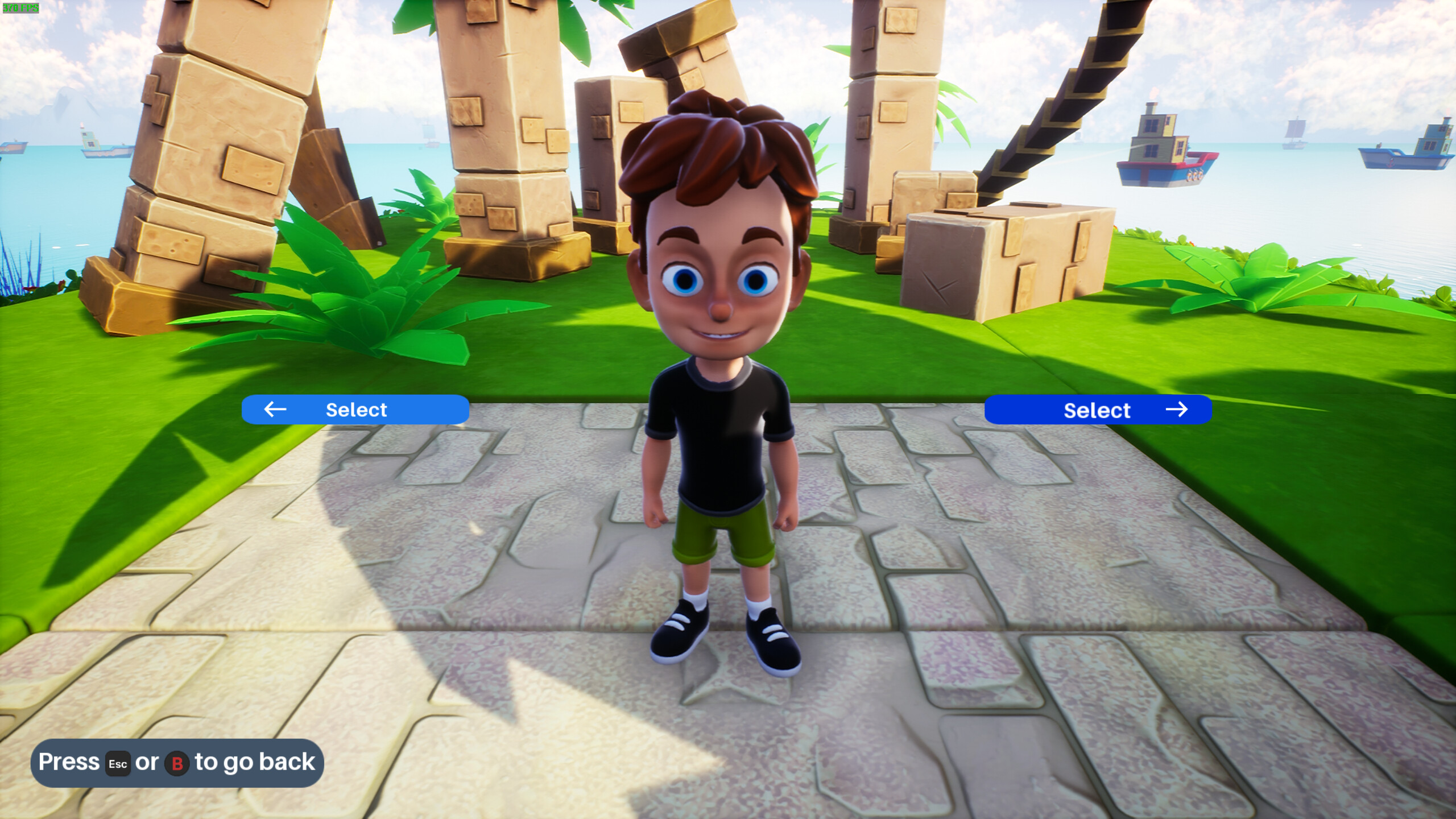Click the Esc key badge icon
This screenshot has height=819, width=1456.
[x=118, y=764]
